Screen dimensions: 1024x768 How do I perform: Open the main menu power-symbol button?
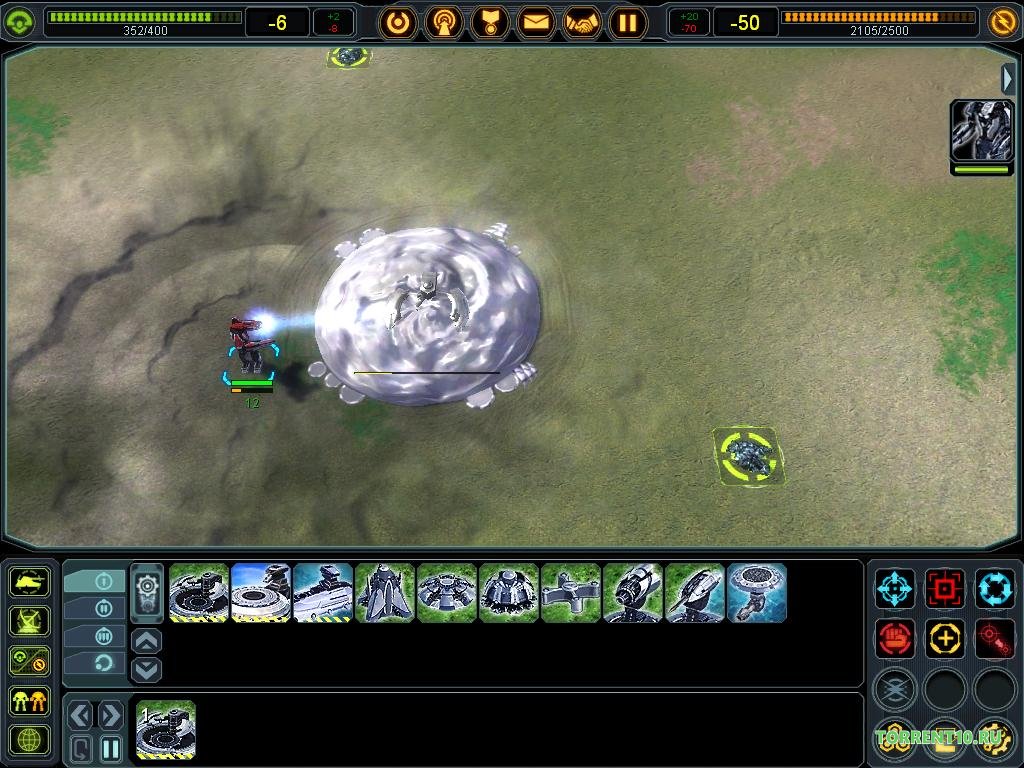coord(398,21)
